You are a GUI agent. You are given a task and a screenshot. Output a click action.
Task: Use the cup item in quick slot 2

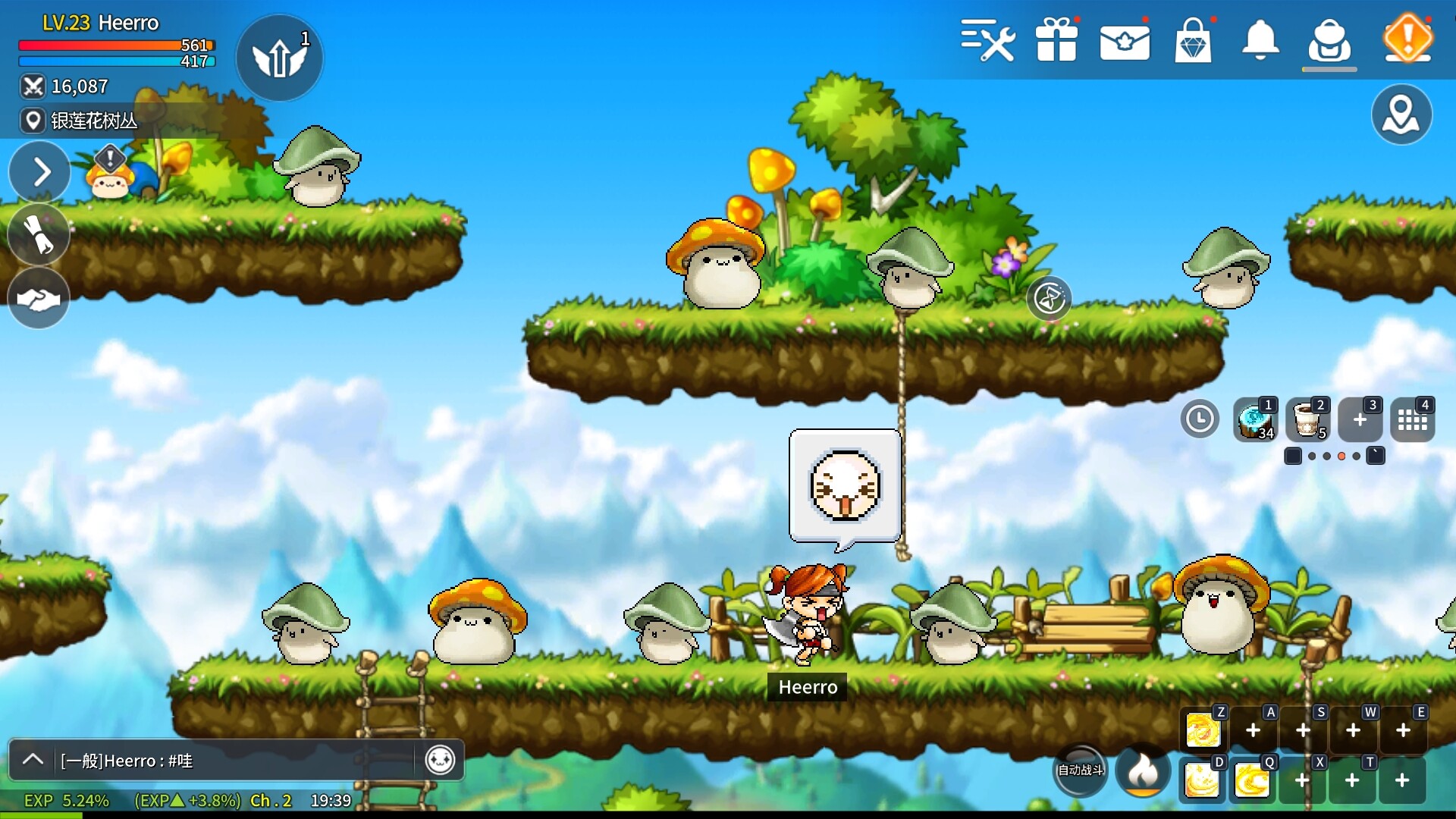1308,419
